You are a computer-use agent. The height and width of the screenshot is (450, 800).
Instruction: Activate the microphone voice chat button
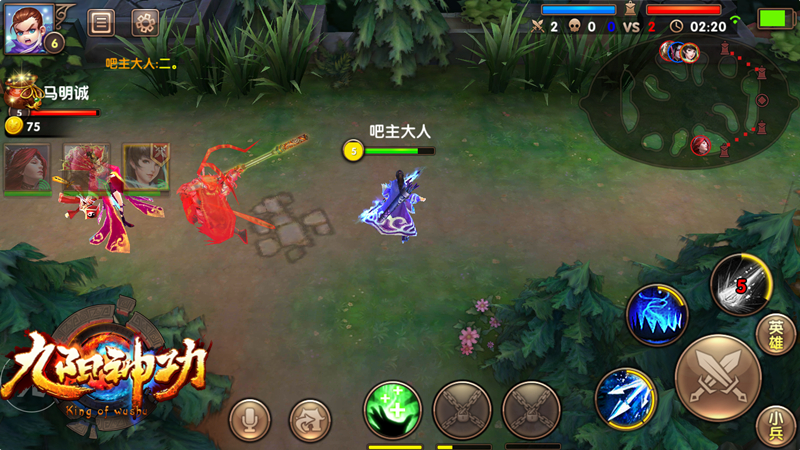click(249, 420)
